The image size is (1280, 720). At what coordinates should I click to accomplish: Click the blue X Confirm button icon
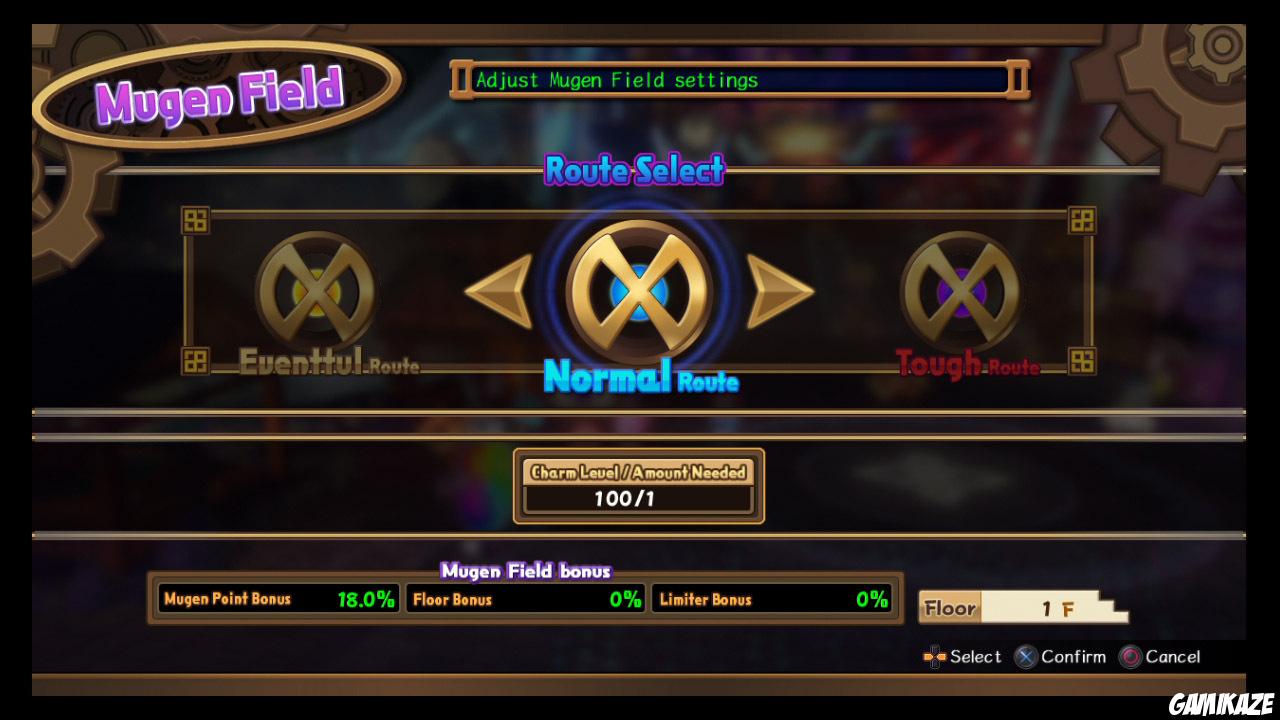1025,657
